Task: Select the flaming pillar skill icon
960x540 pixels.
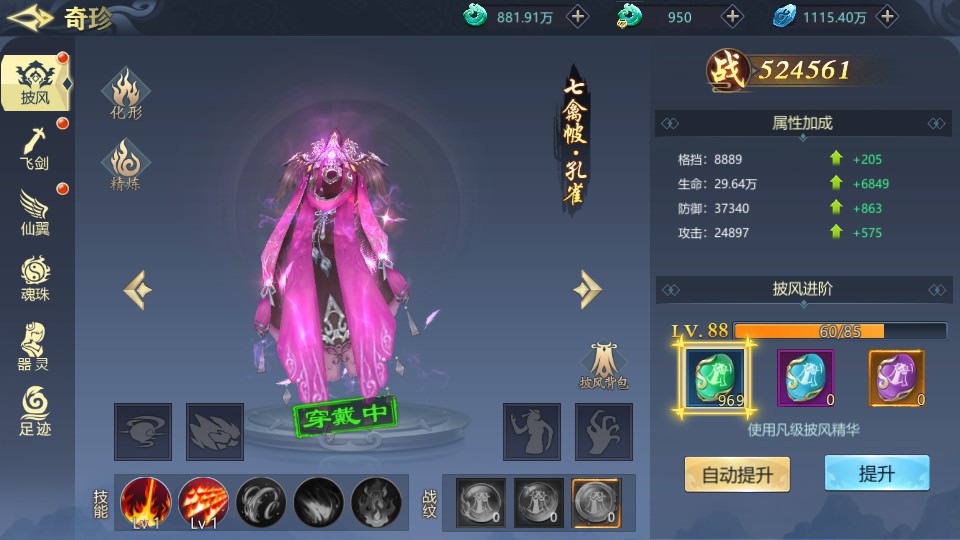Action: coord(144,501)
